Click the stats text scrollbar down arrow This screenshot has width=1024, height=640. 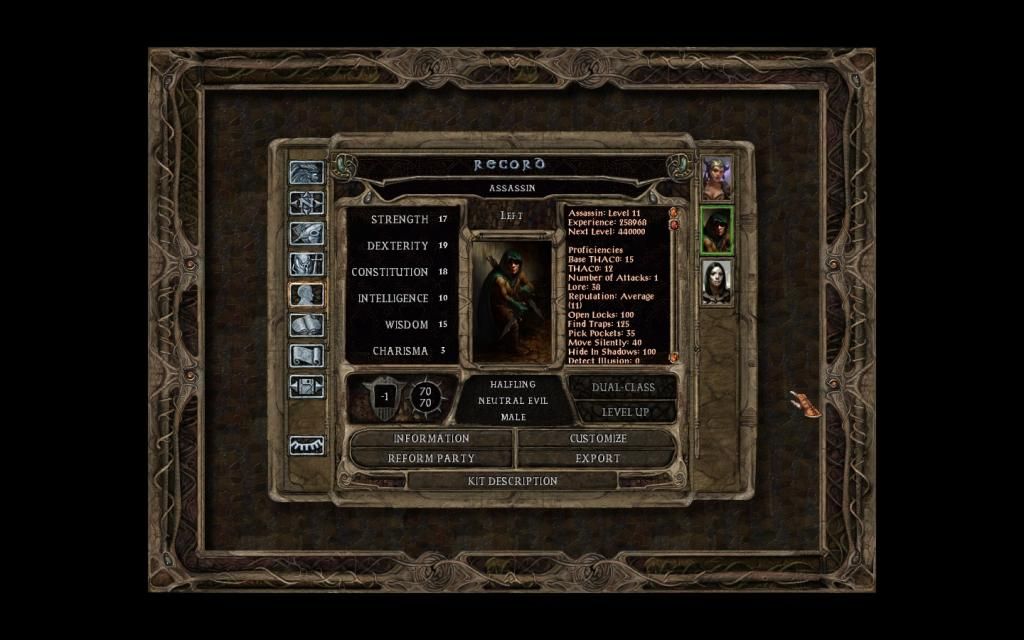point(674,357)
